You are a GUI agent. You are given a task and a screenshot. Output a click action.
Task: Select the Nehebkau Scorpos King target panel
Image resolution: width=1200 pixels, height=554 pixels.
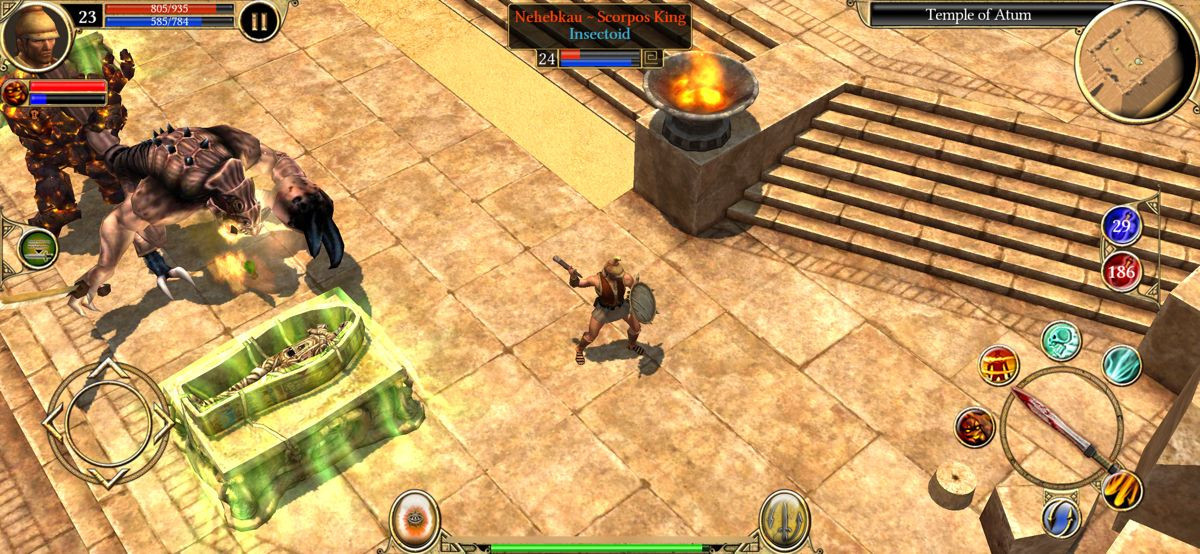599,25
